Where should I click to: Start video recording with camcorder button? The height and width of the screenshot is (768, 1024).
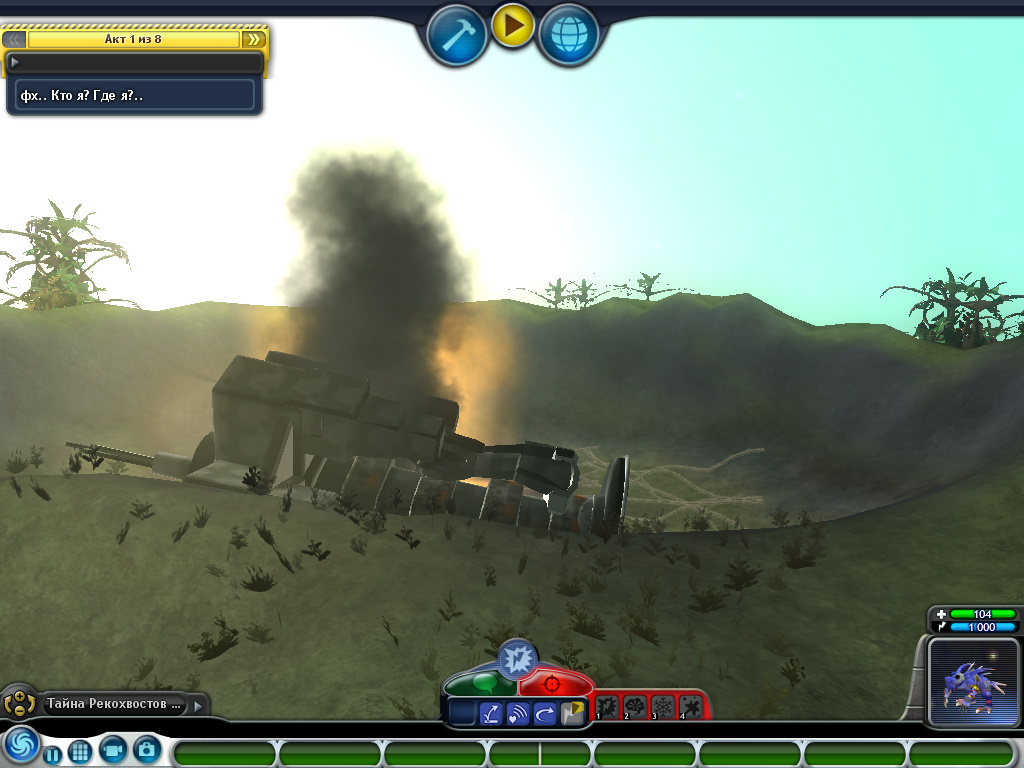(x=113, y=749)
